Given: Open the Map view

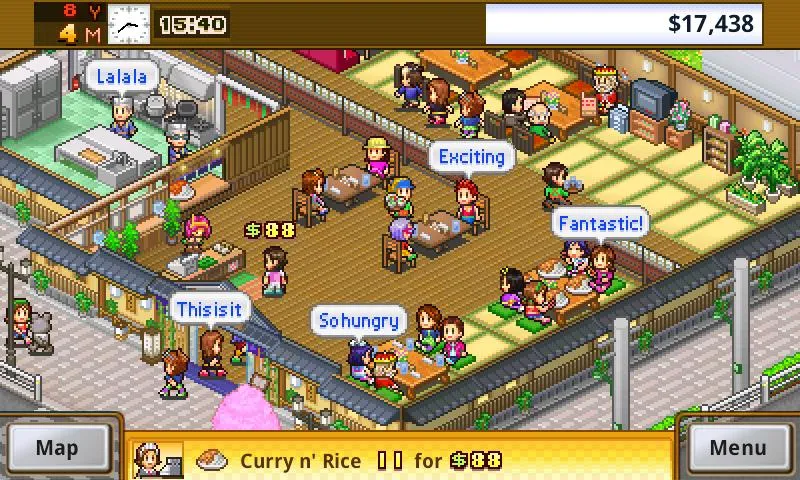Looking at the screenshot, I should coord(57,447).
